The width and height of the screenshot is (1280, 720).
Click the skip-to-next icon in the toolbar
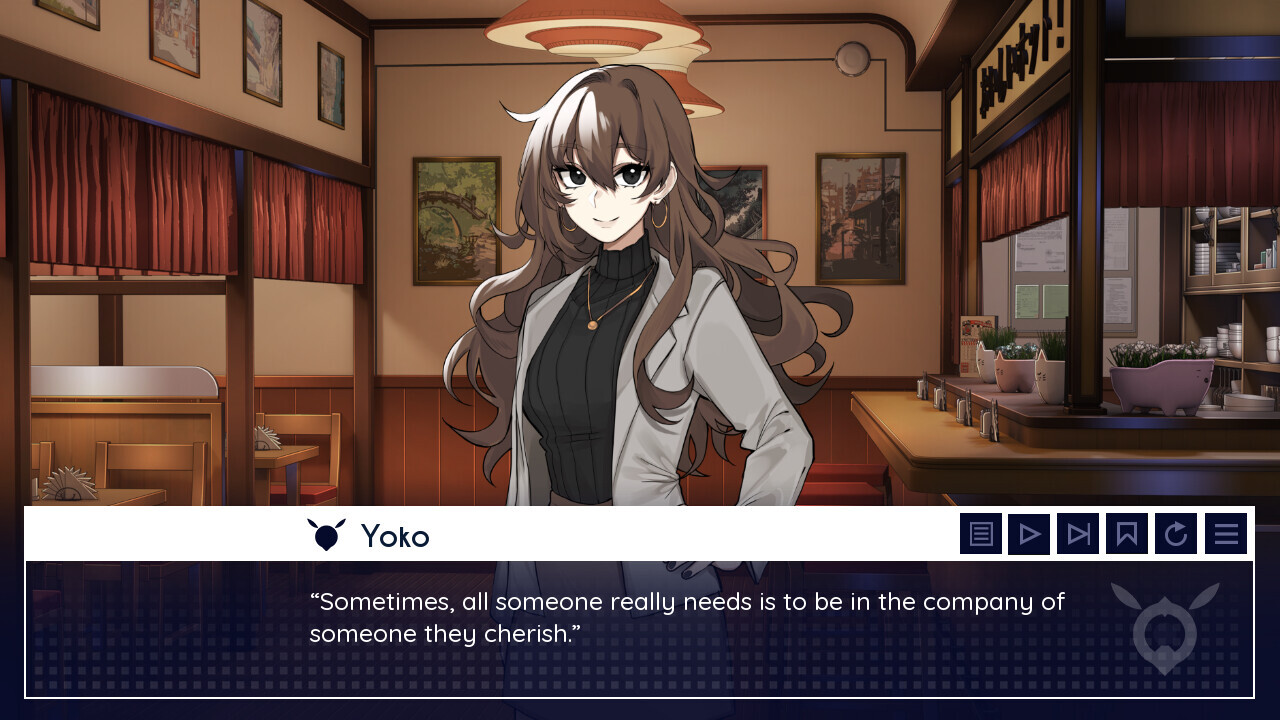(x=1079, y=533)
